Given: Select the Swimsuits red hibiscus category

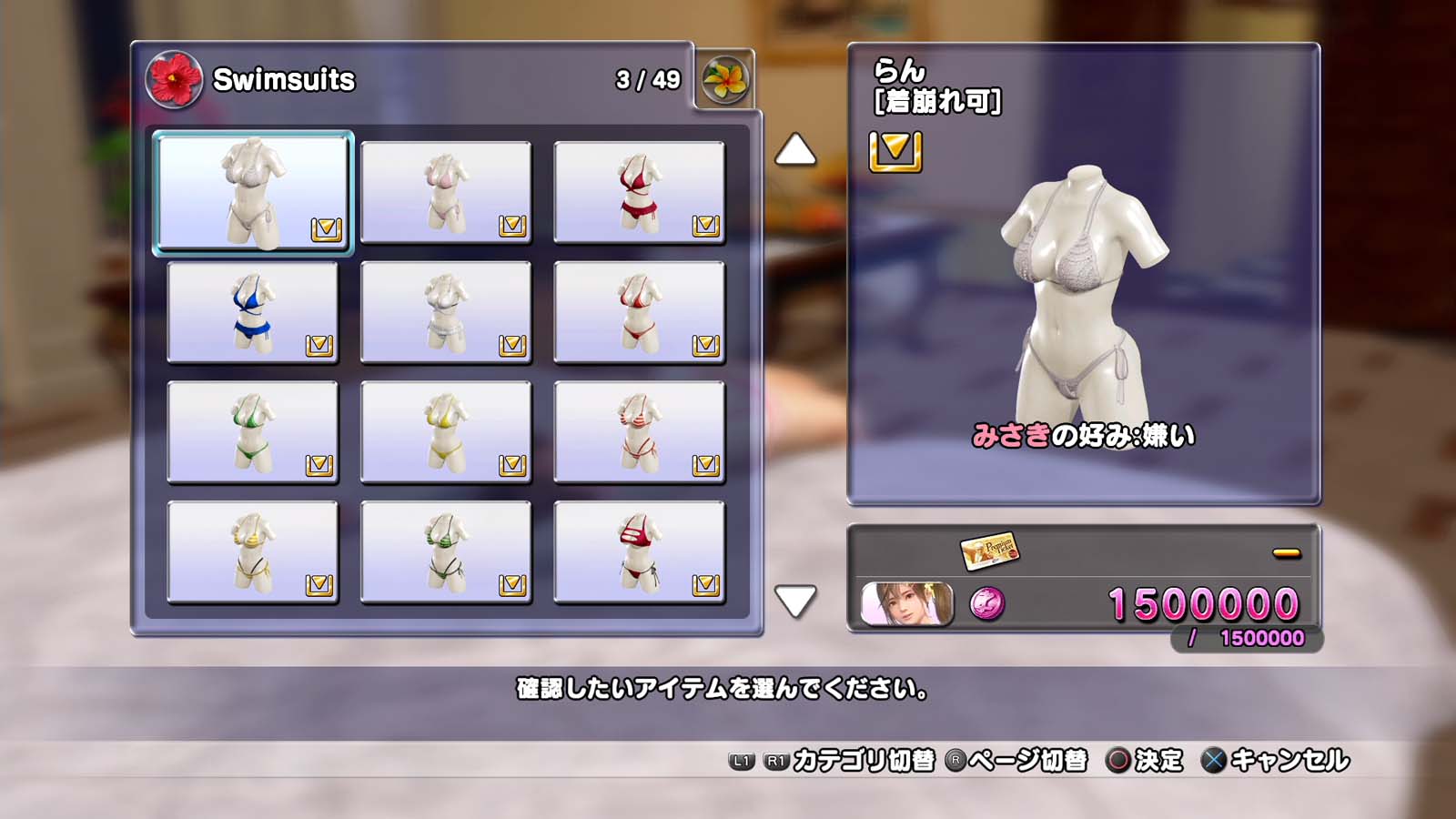Looking at the screenshot, I should (174, 80).
